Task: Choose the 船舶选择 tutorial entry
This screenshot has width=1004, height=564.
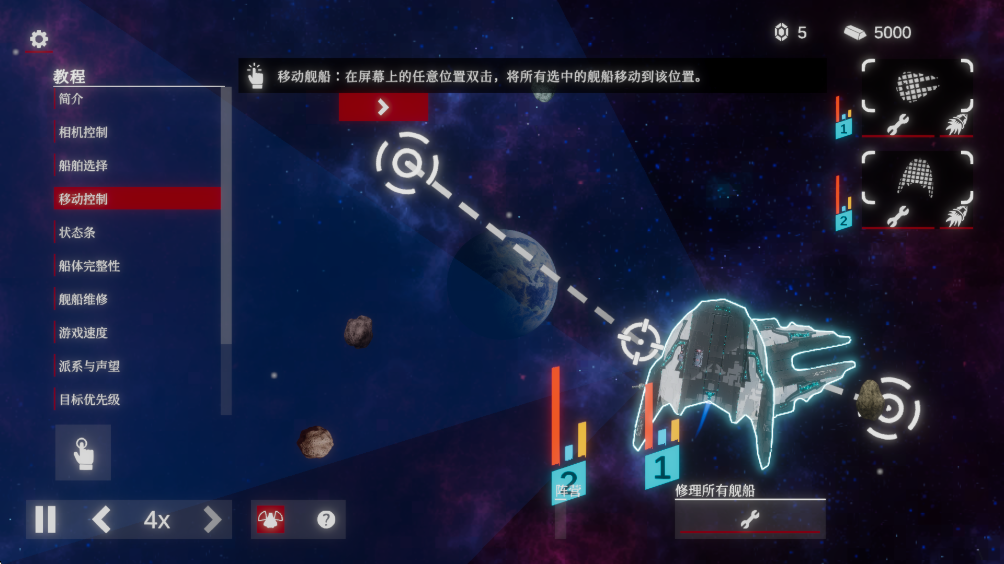Action: tap(136, 165)
